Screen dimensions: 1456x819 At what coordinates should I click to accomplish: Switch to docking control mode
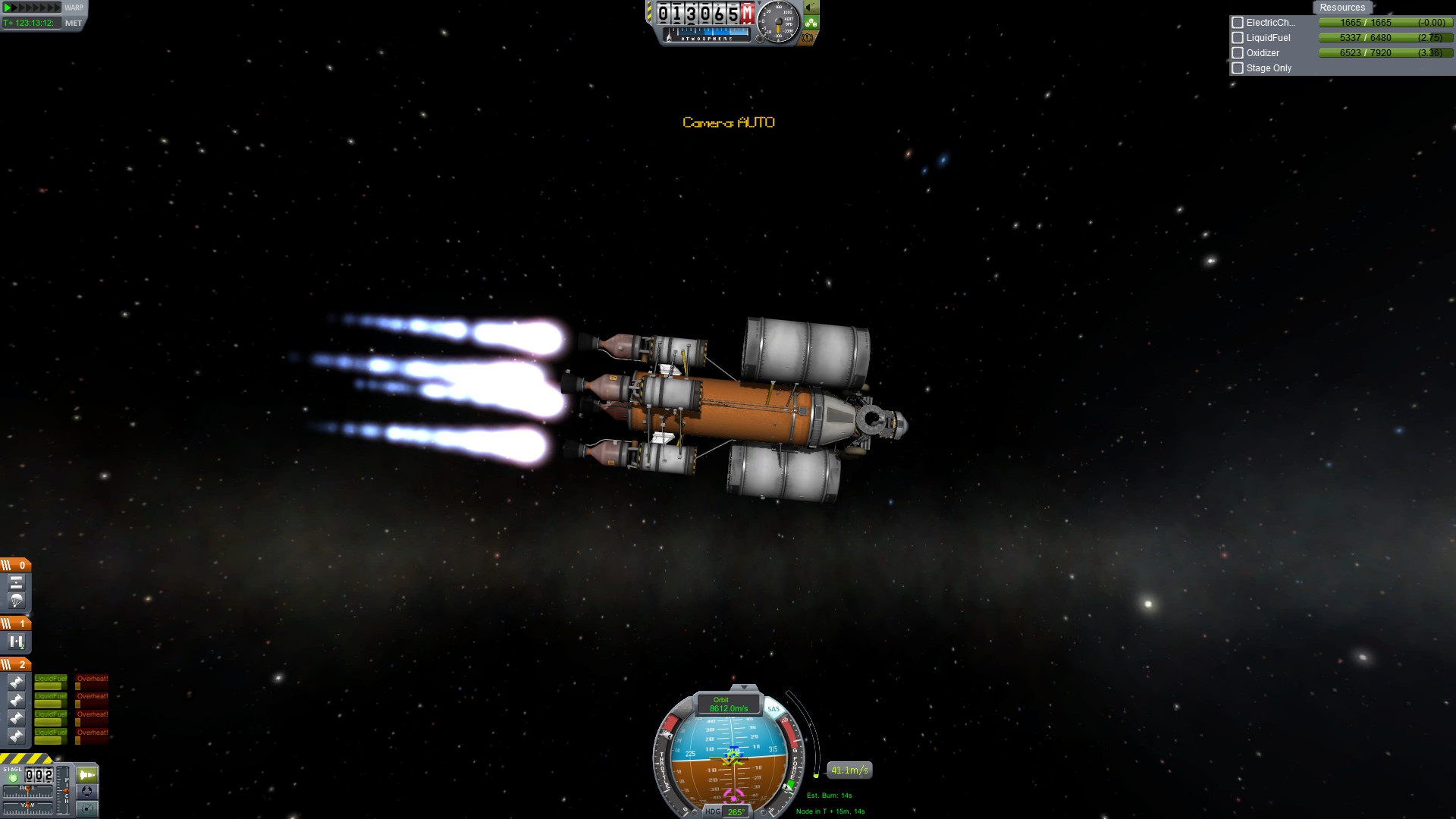click(x=87, y=792)
